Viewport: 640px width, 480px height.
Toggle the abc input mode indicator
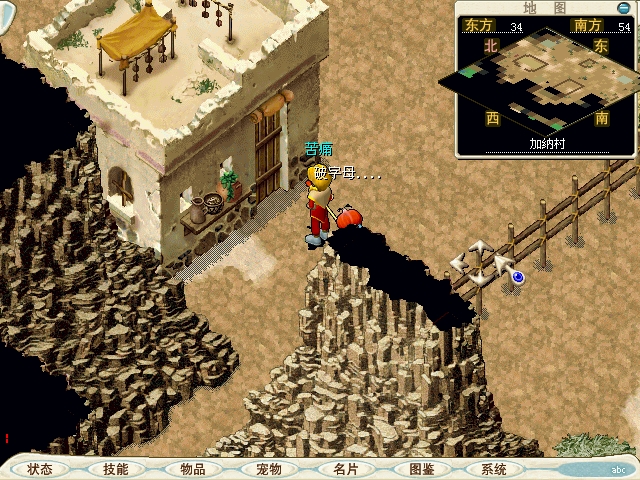[x=617, y=469]
